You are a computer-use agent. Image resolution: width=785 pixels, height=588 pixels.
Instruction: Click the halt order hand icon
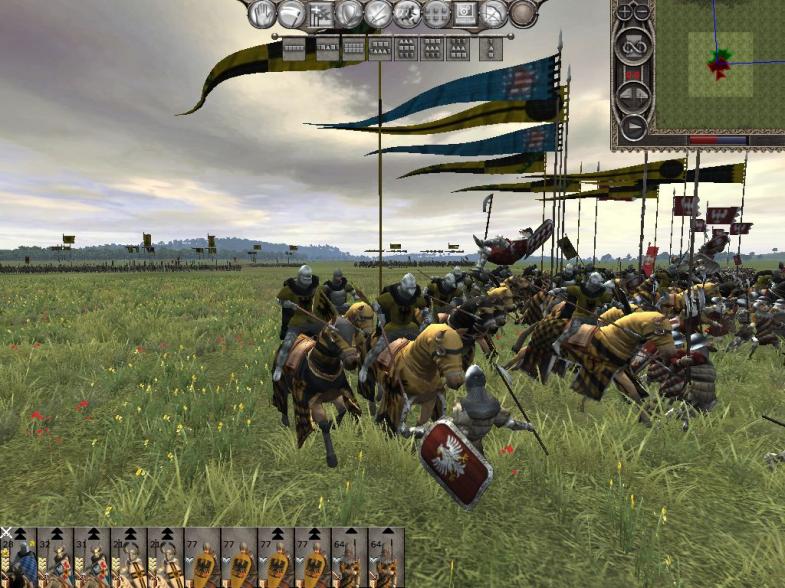[262, 13]
